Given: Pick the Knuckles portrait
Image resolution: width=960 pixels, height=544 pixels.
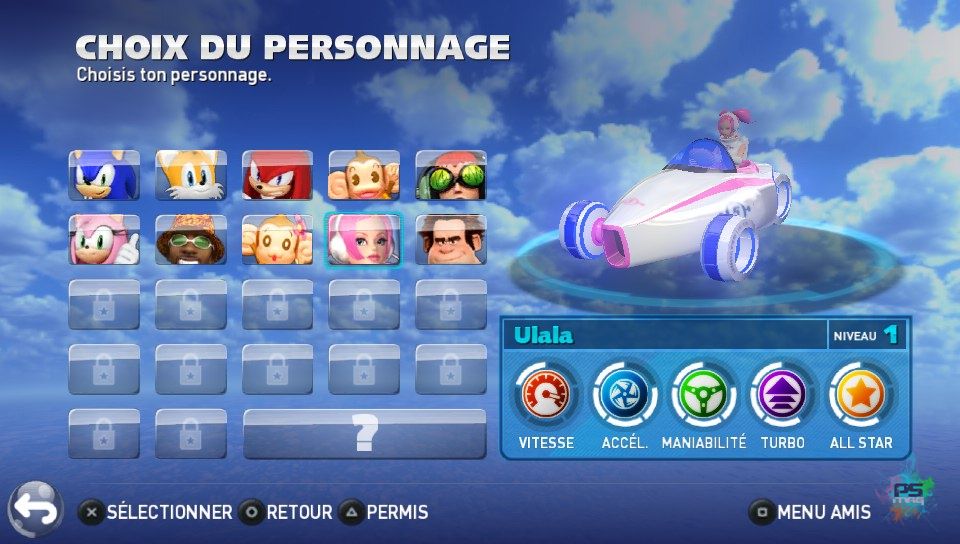Looking at the screenshot, I should point(278,175).
